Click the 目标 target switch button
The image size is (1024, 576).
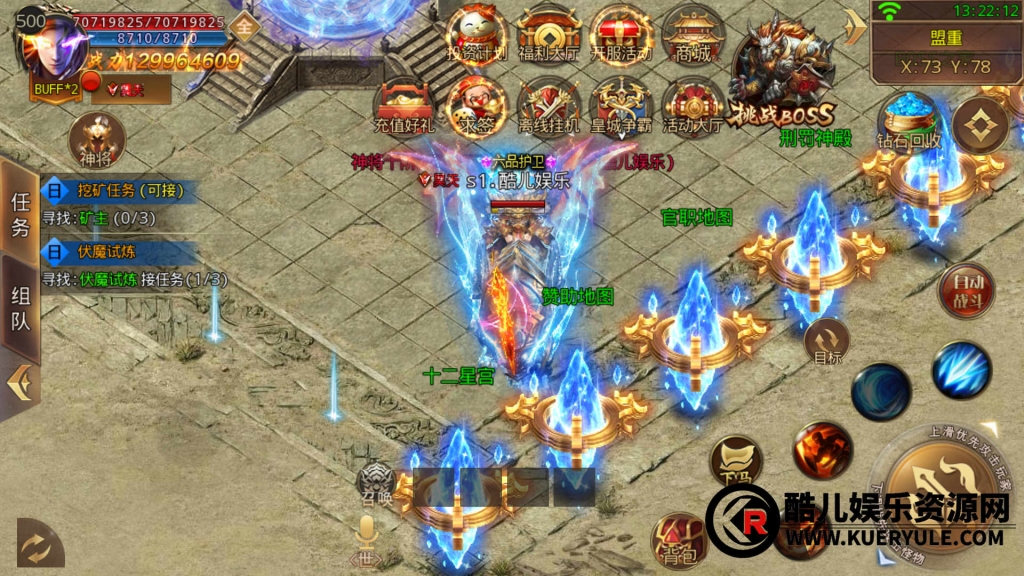(827, 342)
